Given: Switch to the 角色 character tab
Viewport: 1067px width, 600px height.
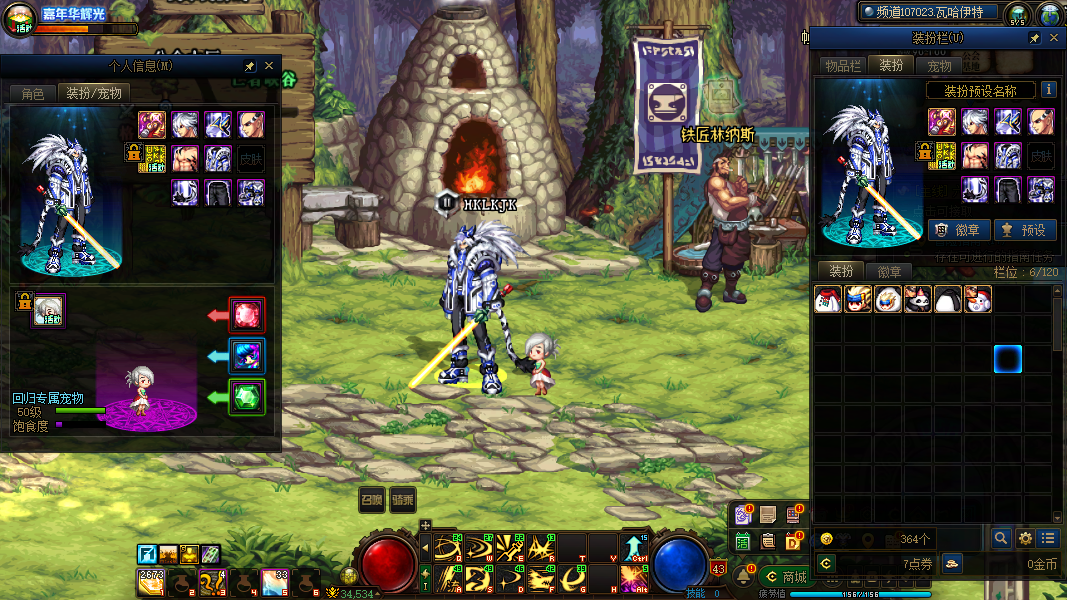Looking at the screenshot, I should pyautogui.click(x=33, y=93).
